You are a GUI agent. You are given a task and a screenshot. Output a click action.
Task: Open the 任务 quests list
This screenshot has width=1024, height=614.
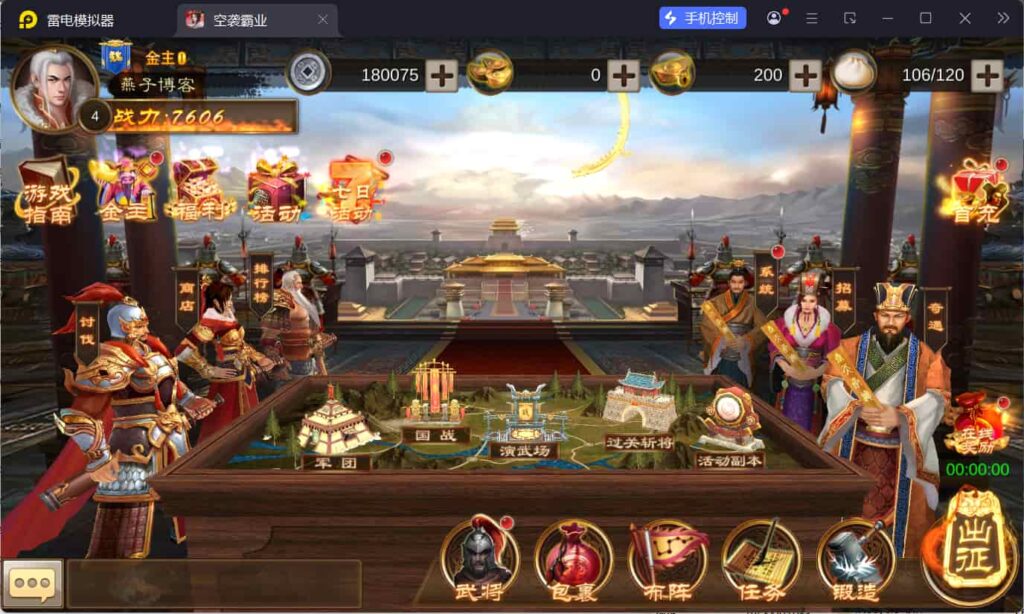coord(761,558)
